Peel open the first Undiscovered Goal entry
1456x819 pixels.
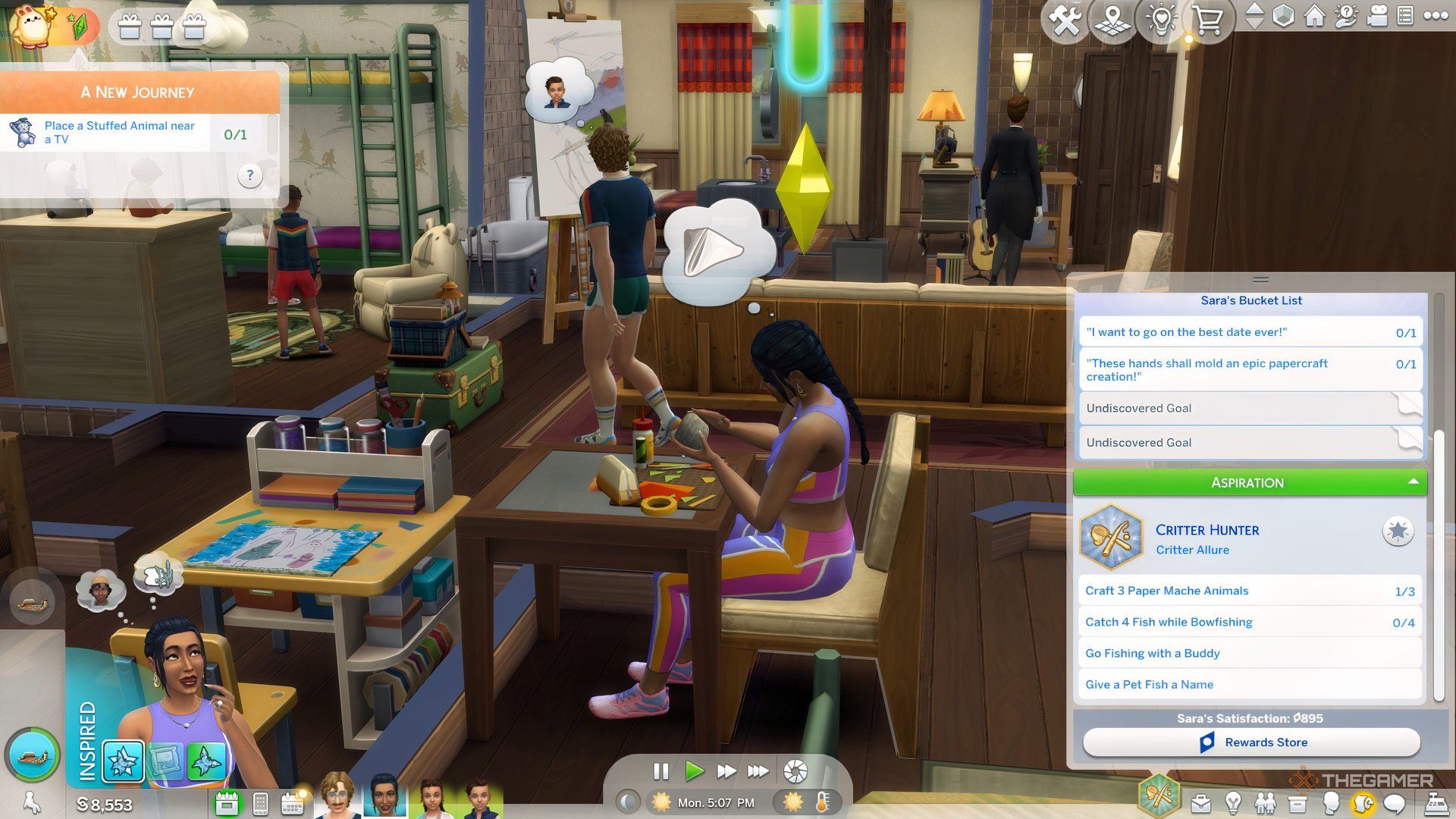click(1408, 406)
